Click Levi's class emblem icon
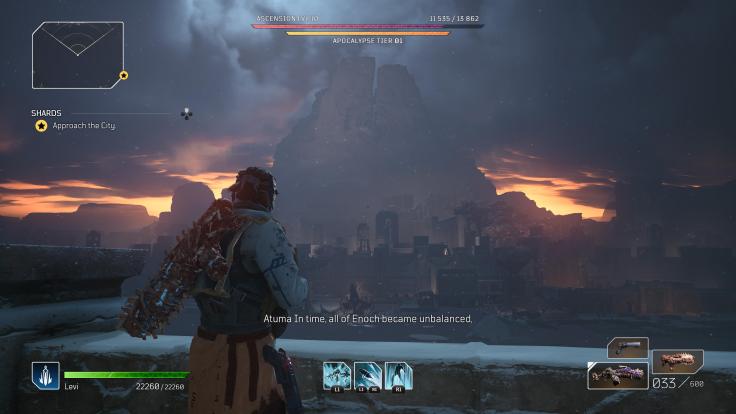Screen dimensions: 736x414 (45, 375)
